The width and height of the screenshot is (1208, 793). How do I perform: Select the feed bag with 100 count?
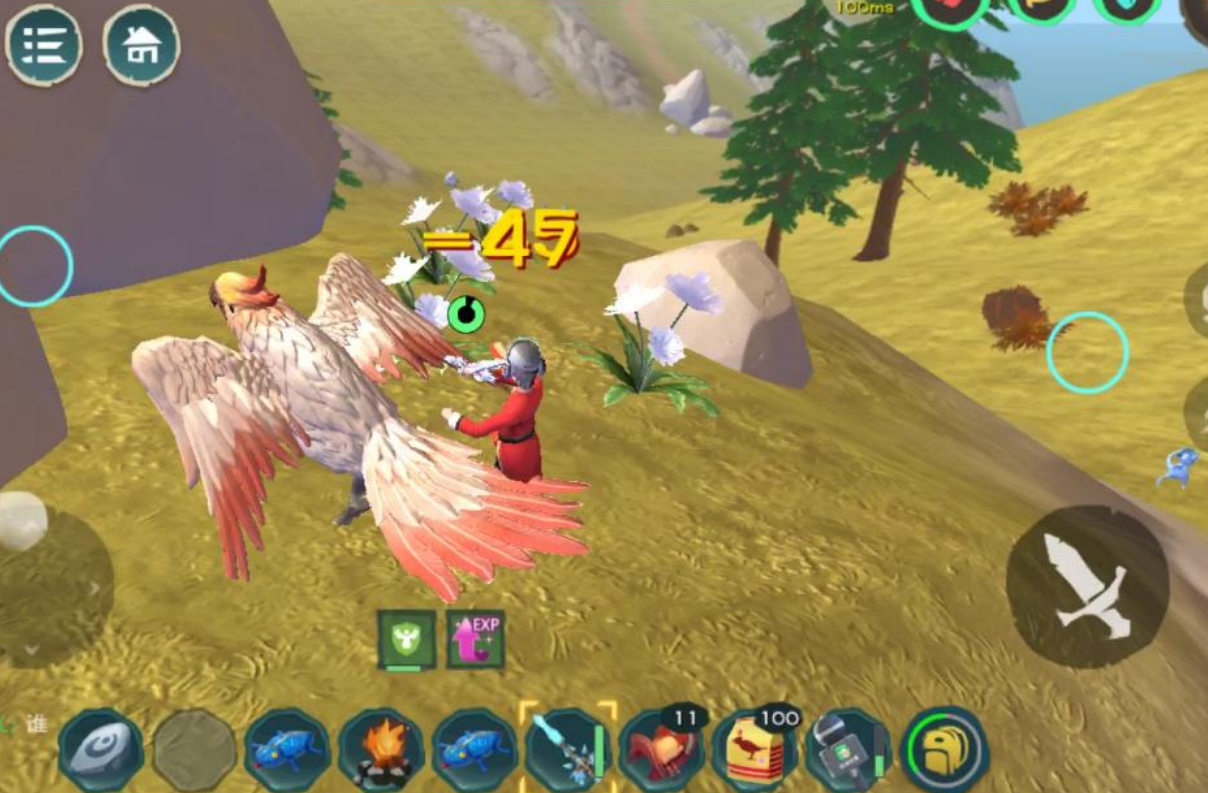tap(755, 752)
